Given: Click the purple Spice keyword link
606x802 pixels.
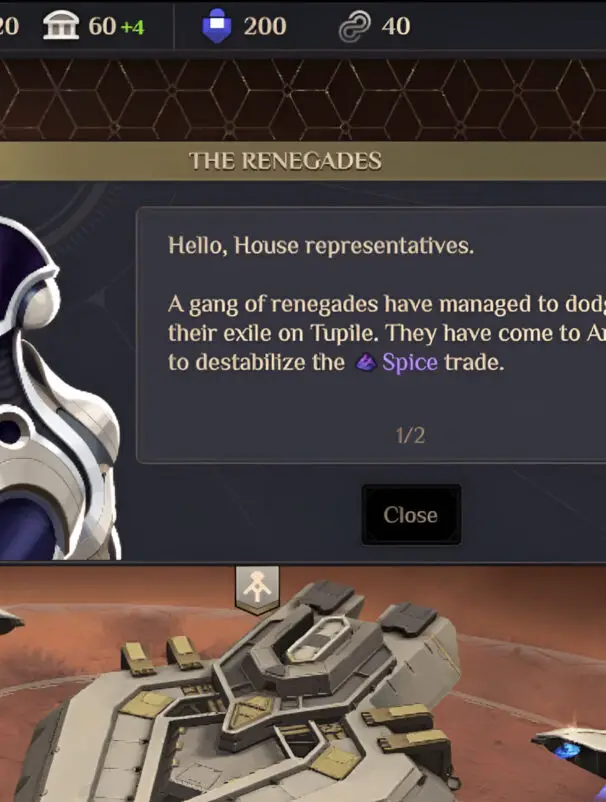Looking at the screenshot, I should coord(409,362).
